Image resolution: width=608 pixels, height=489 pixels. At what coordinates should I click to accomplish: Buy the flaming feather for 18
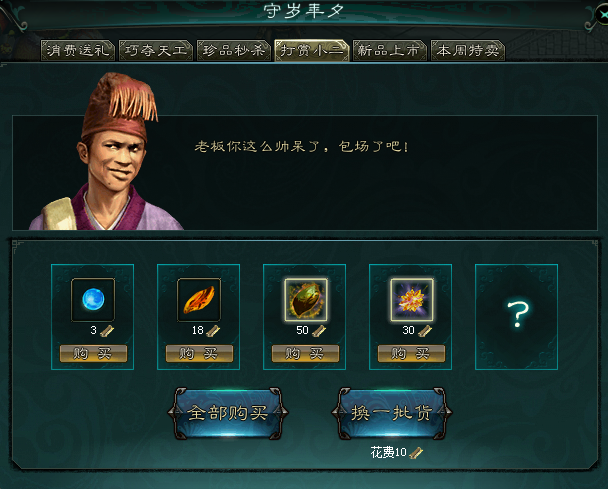(199, 353)
